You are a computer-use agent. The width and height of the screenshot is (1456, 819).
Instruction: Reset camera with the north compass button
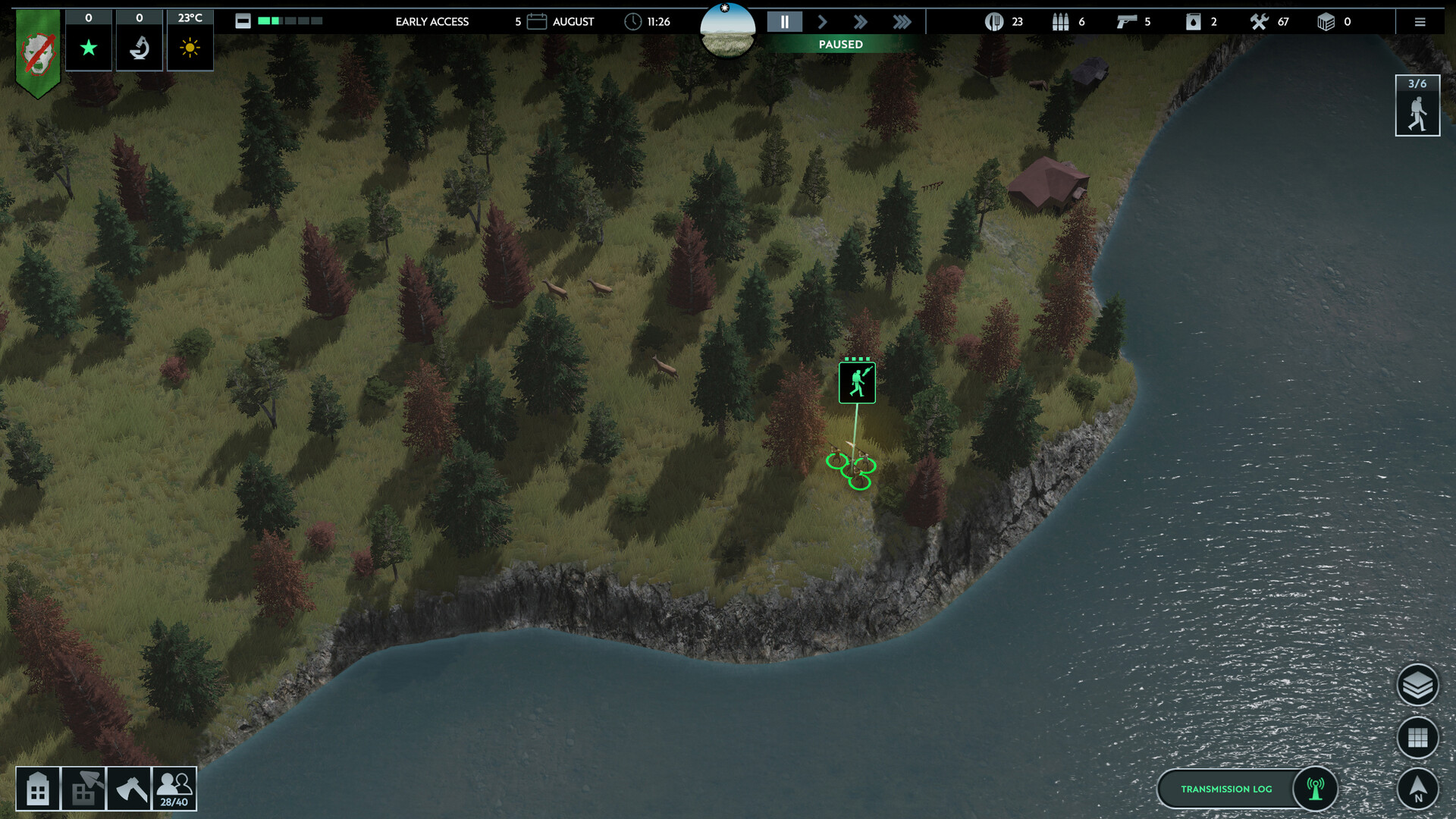(x=1417, y=789)
